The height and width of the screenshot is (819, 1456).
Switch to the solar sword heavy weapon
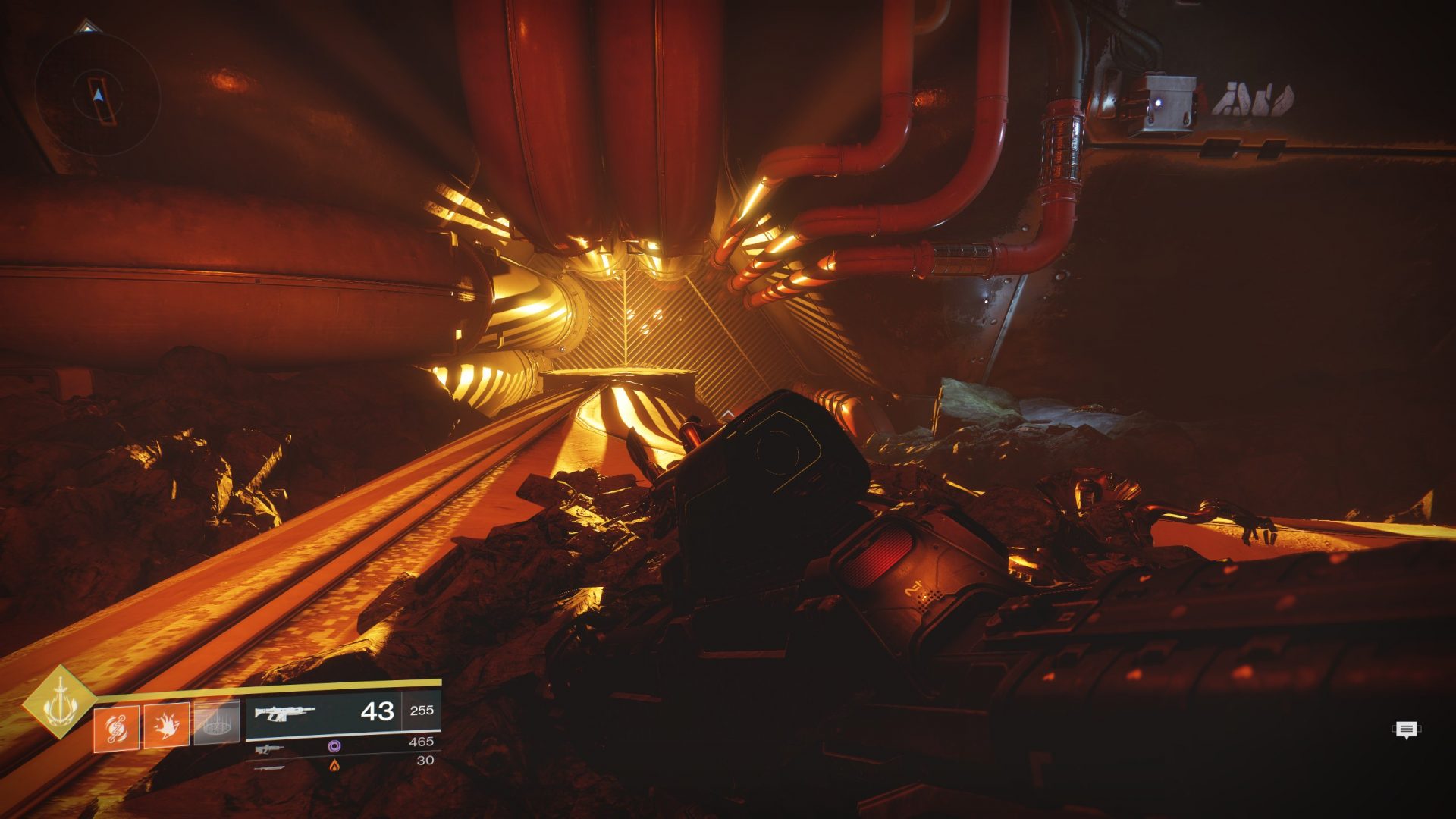pos(270,767)
